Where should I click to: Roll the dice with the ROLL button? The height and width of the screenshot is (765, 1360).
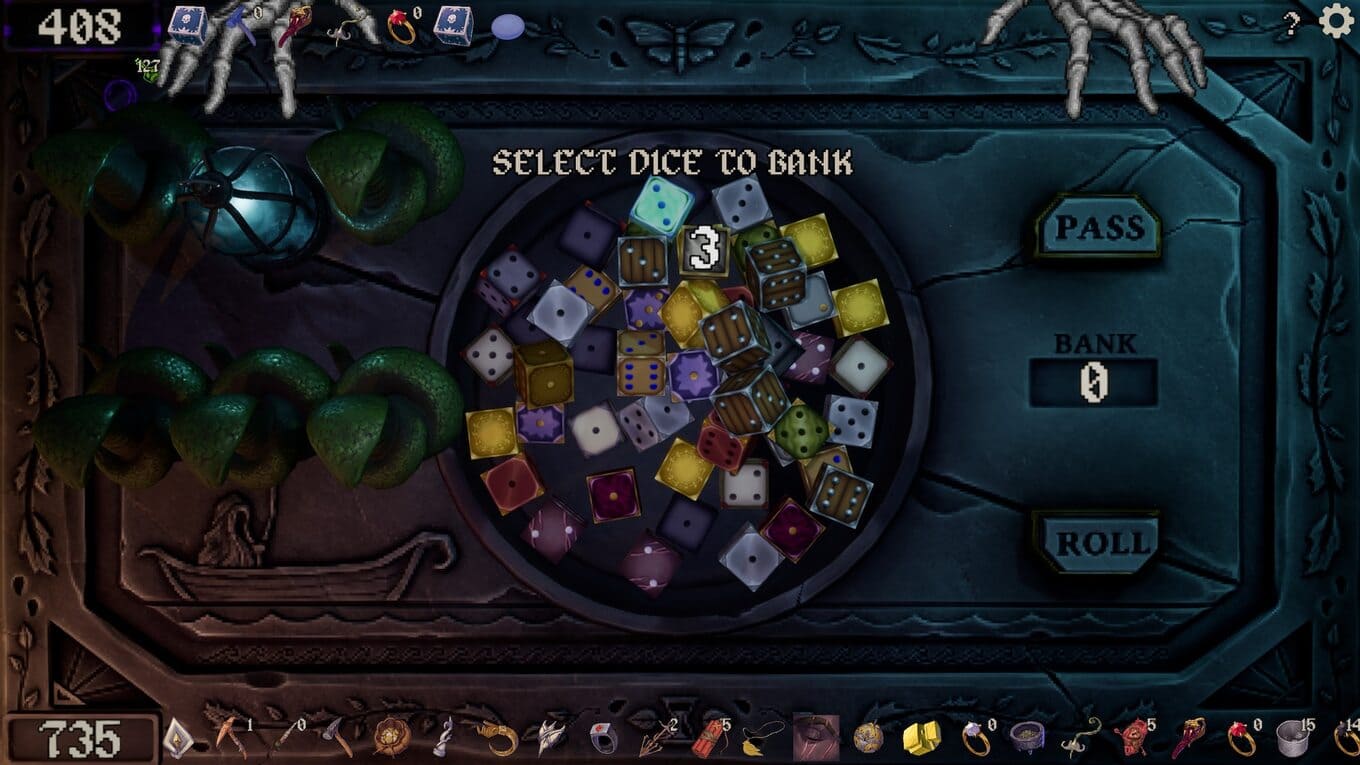[1097, 543]
